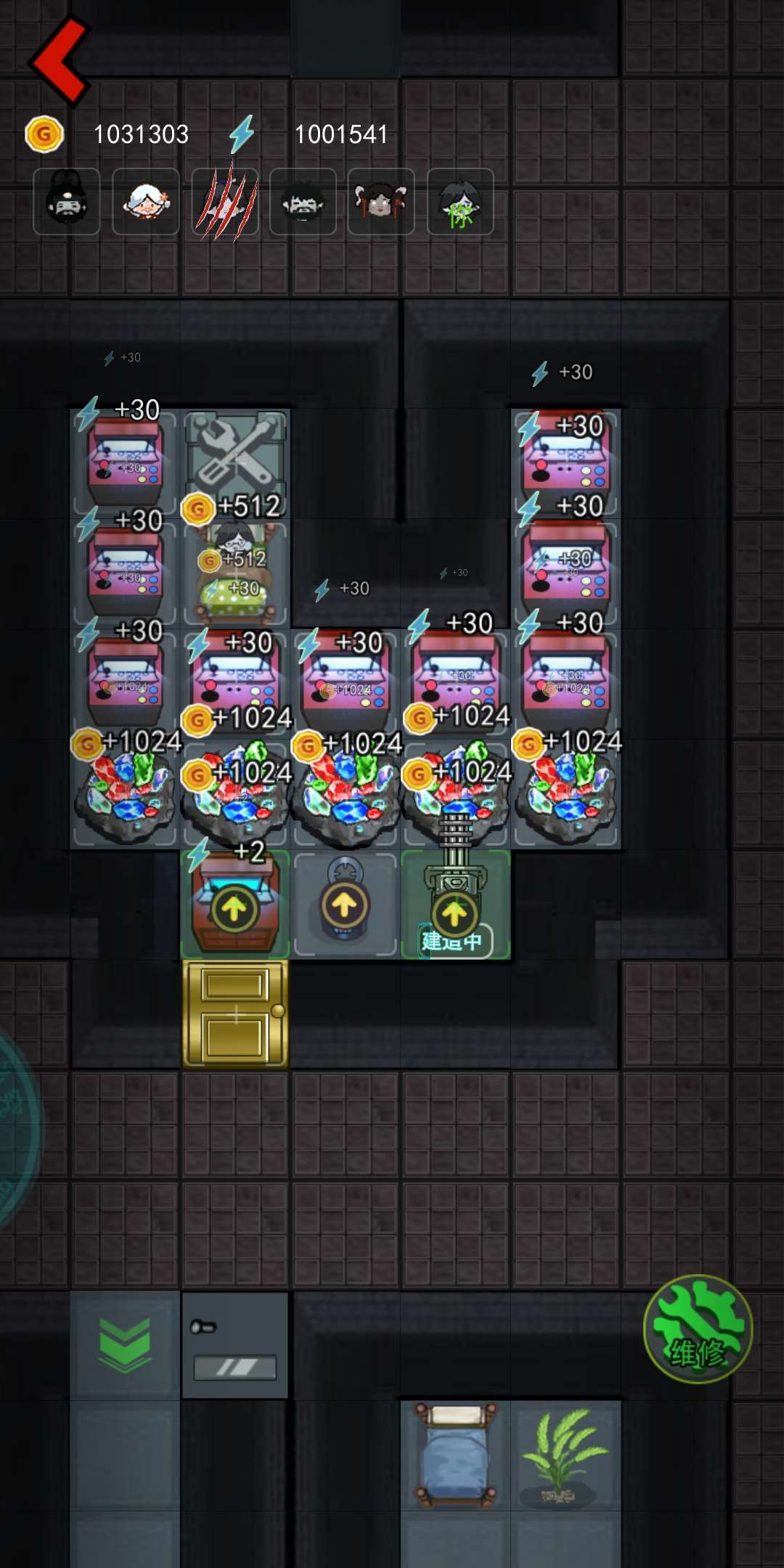This screenshot has height=1568, width=784.
Task: Select the white-haired granny avatar
Action: tap(146, 202)
